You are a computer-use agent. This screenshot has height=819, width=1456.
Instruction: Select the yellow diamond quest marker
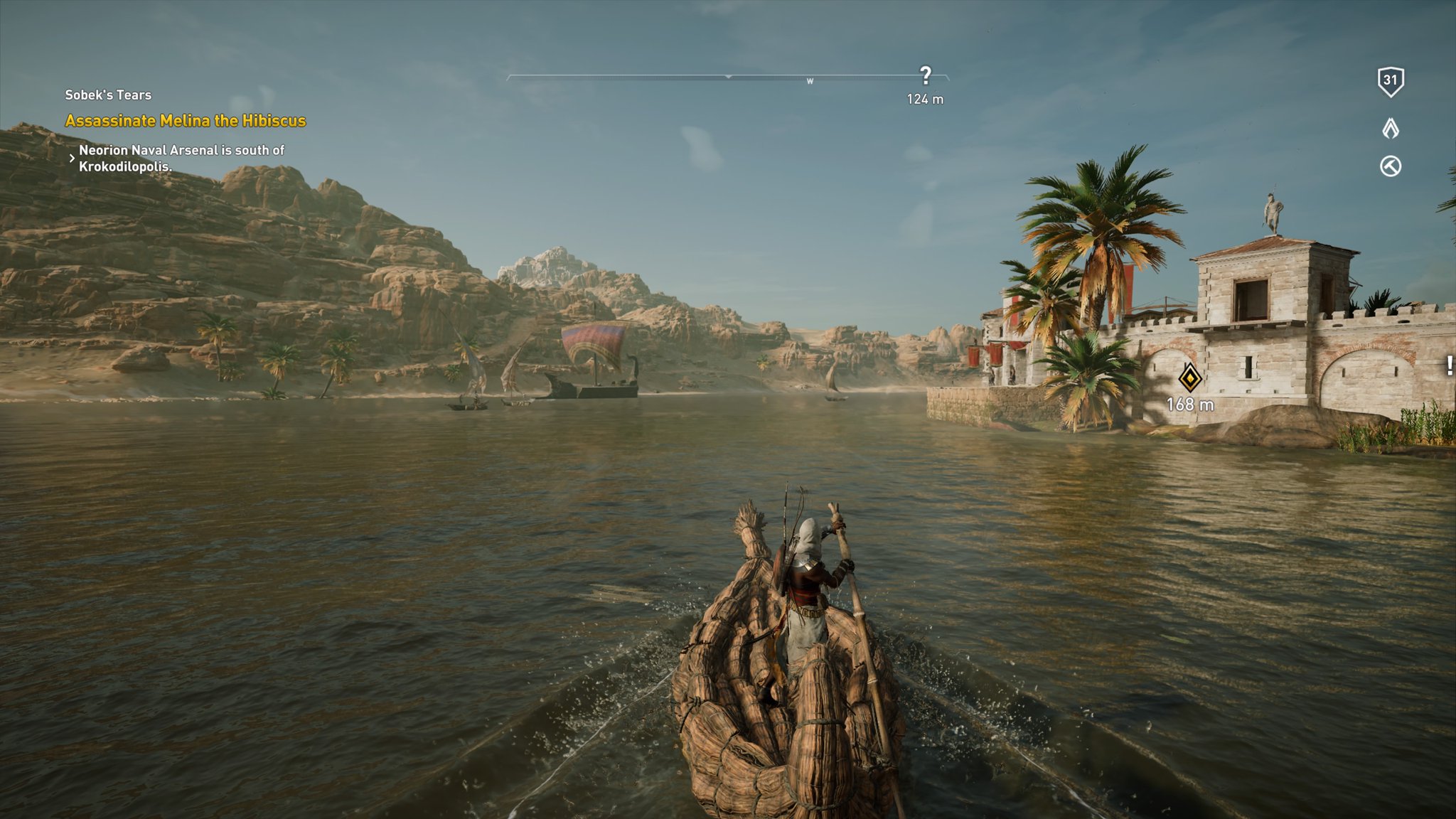pyautogui.click(x=1190, y=378)
